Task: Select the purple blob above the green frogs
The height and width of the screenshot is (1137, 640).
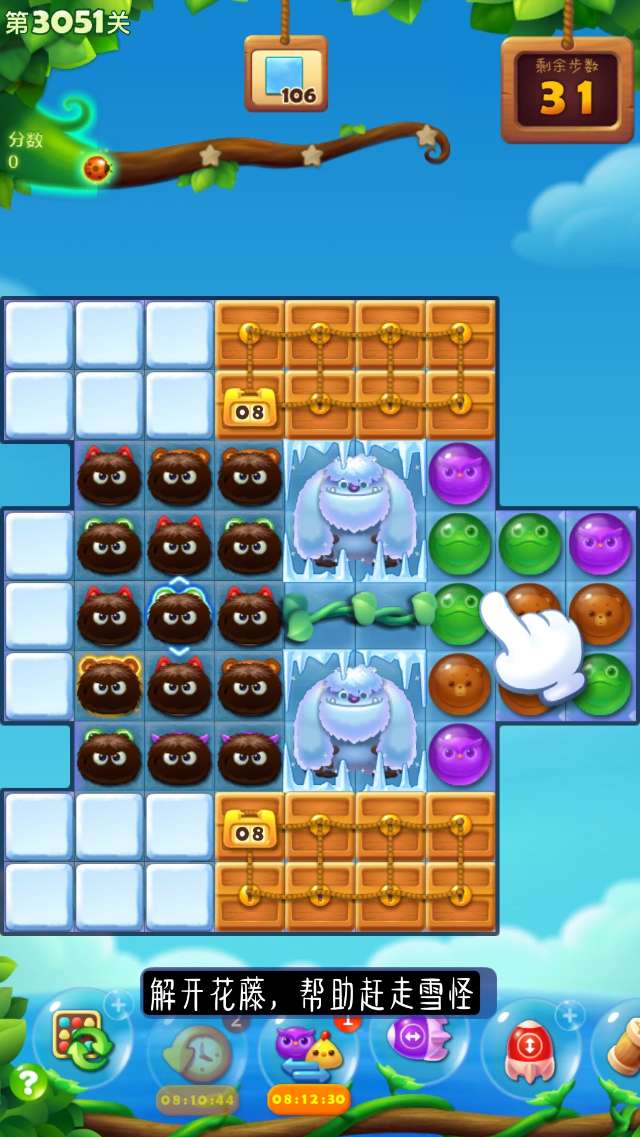Action: pyautogui.click(x=460, y=474)
